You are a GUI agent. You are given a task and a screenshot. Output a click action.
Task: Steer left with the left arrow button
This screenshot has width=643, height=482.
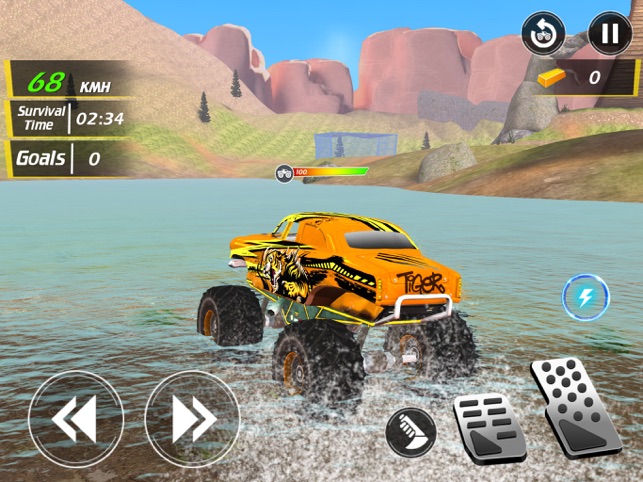76,418
